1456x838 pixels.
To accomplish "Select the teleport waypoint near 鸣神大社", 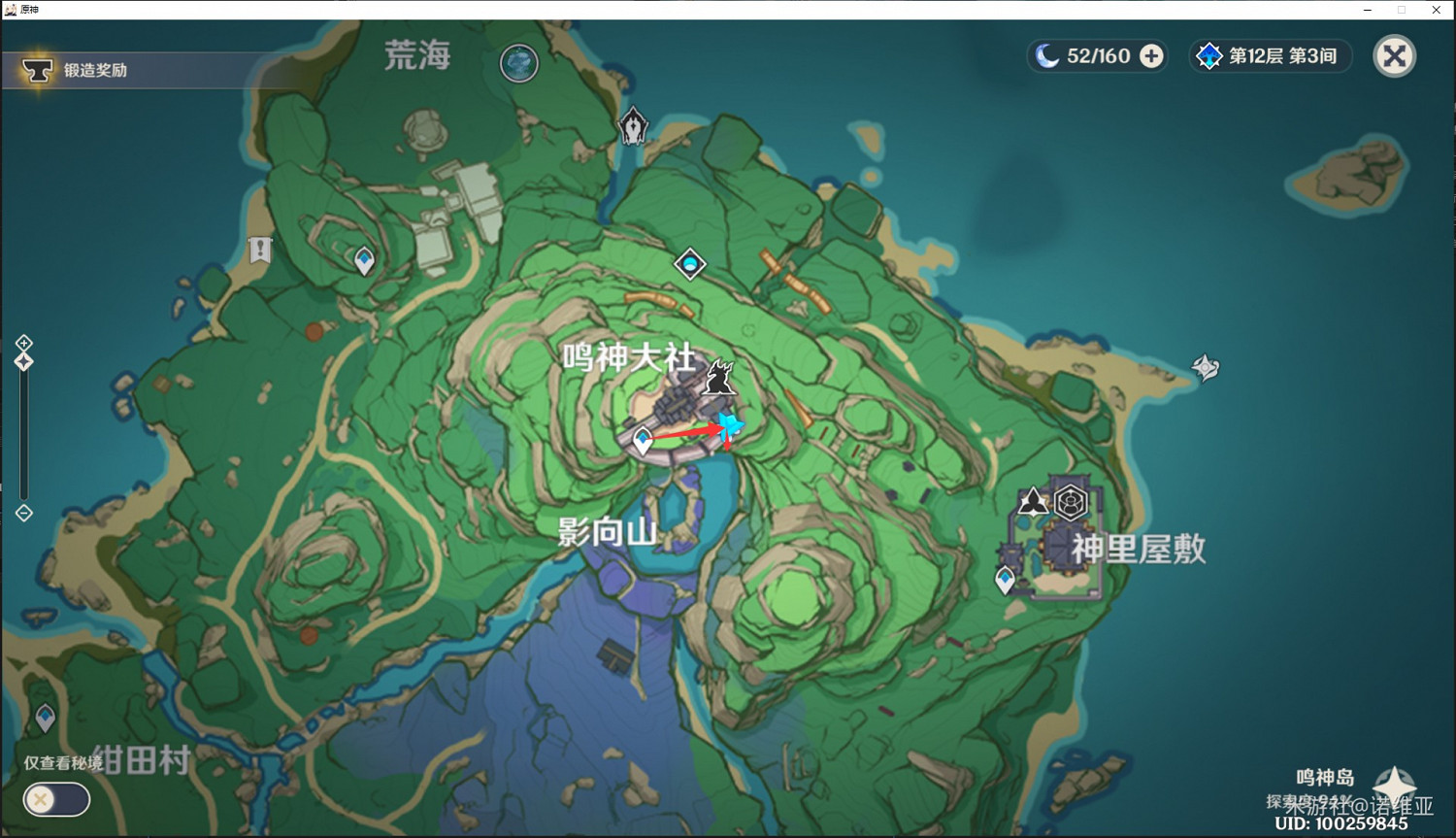I will [x=642, y=439].
